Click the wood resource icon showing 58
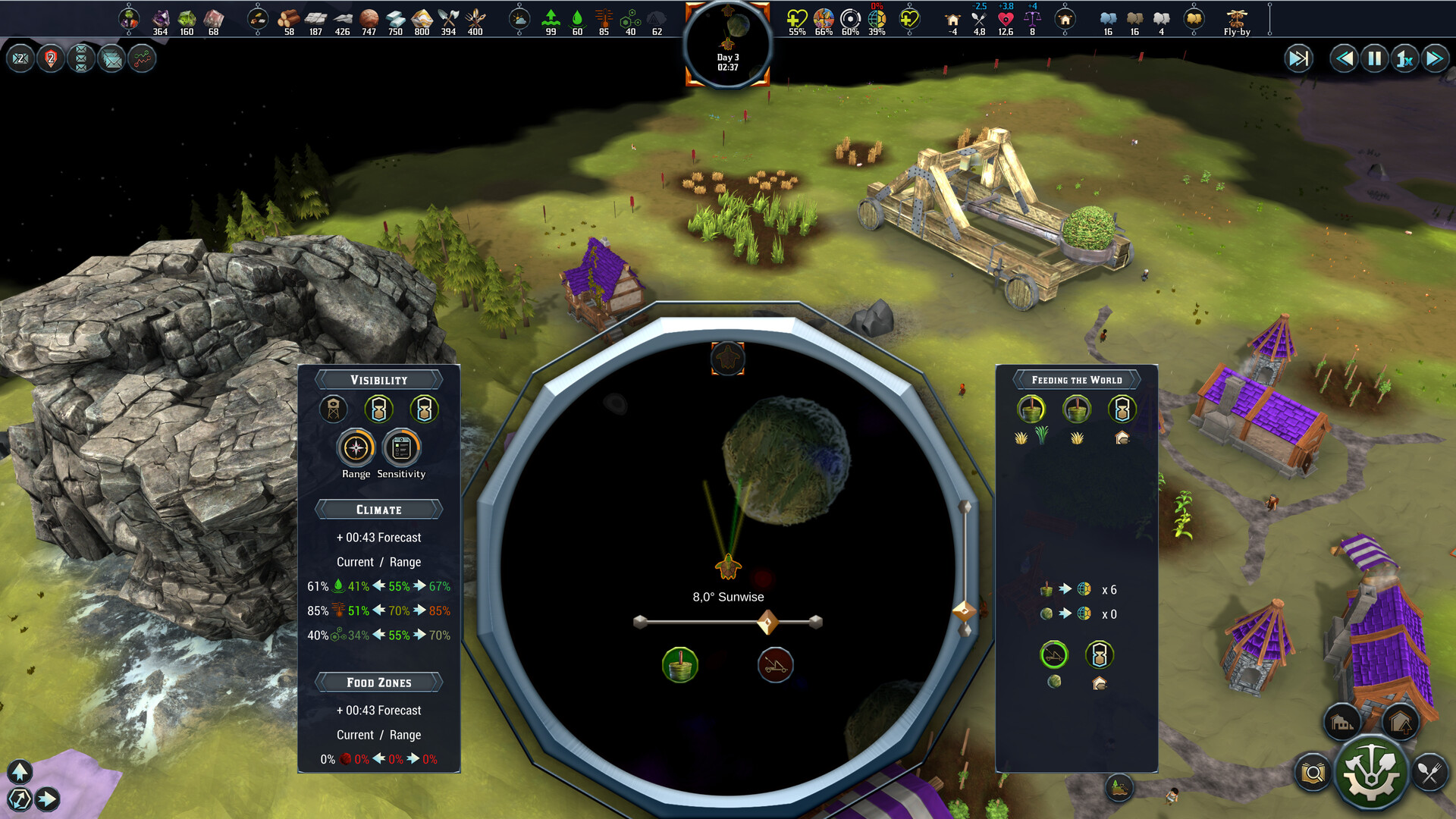Image resolution: width=1456 pixels, height=819 pixels. (x=287, y=17)
